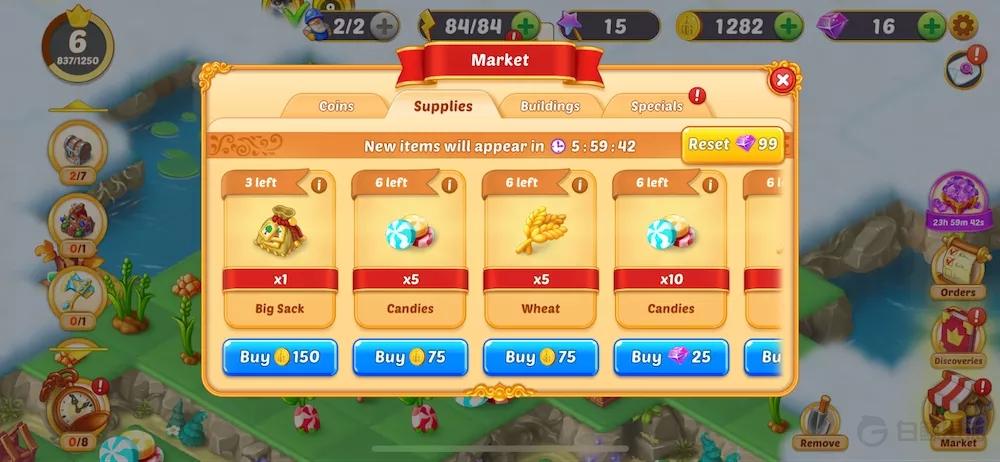Show the Specials tab

pyautogui.click(x=658, y=106)
